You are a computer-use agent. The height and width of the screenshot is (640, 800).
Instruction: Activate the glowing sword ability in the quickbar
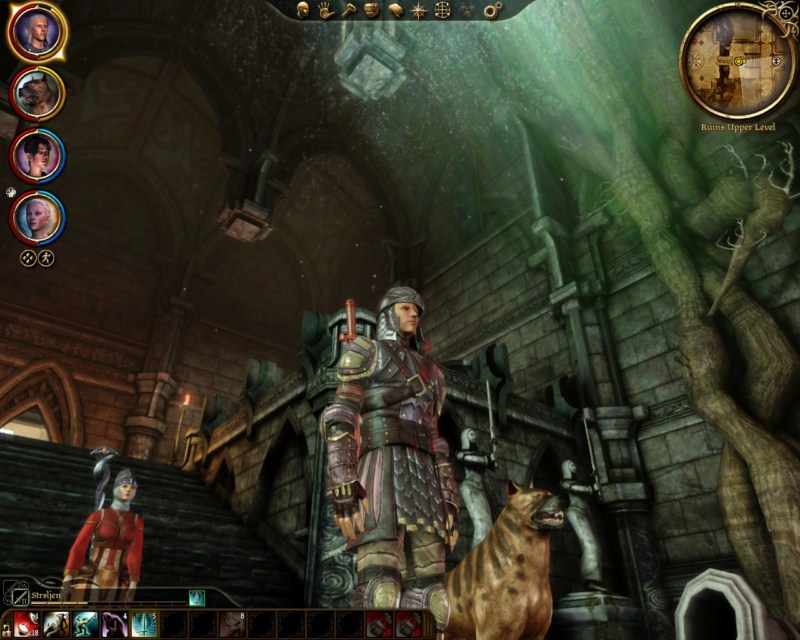[142, 624]
